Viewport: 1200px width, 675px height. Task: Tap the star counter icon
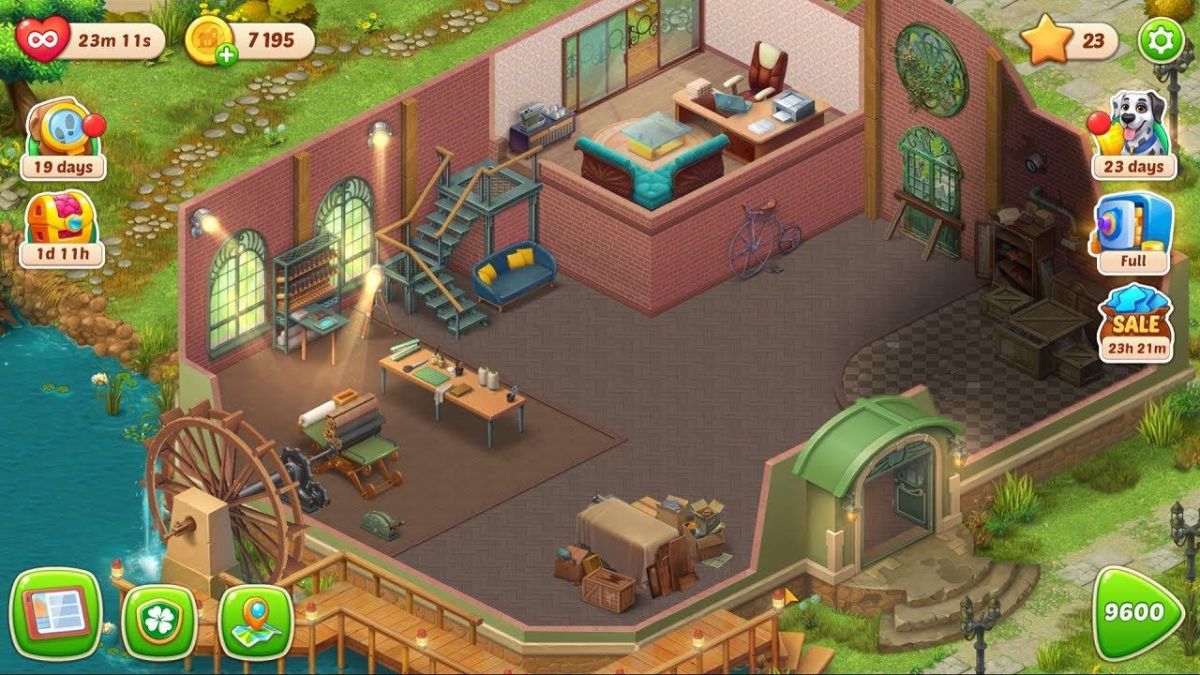1046,41
